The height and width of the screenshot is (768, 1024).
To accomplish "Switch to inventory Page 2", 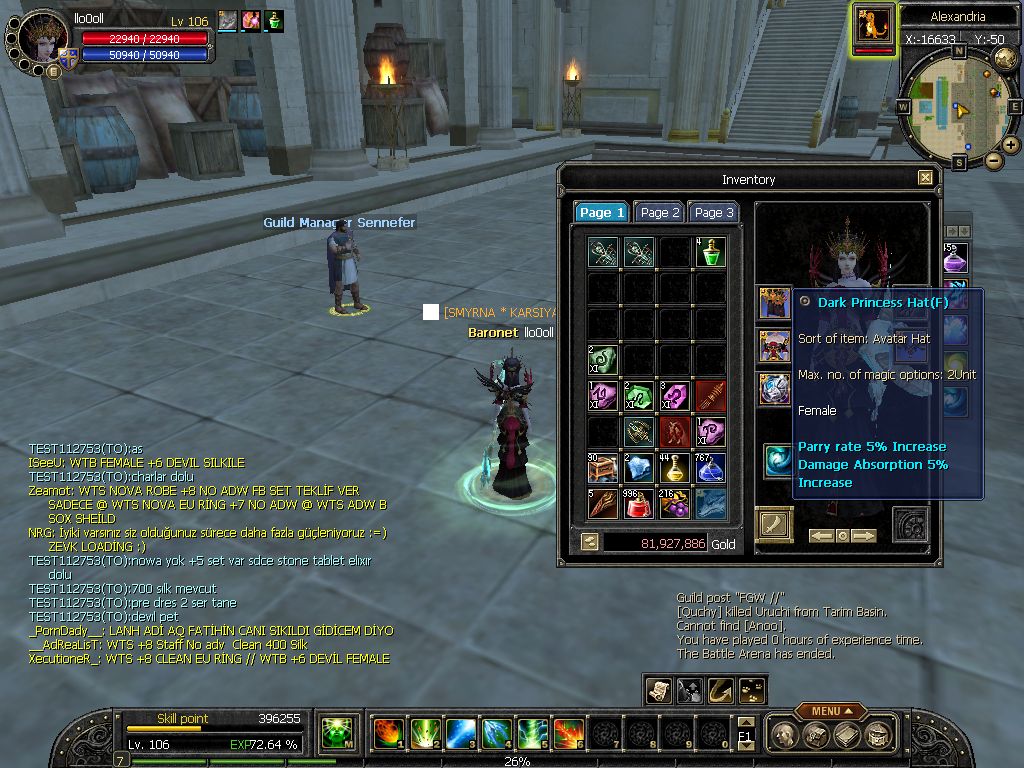I will click(660, 212).
